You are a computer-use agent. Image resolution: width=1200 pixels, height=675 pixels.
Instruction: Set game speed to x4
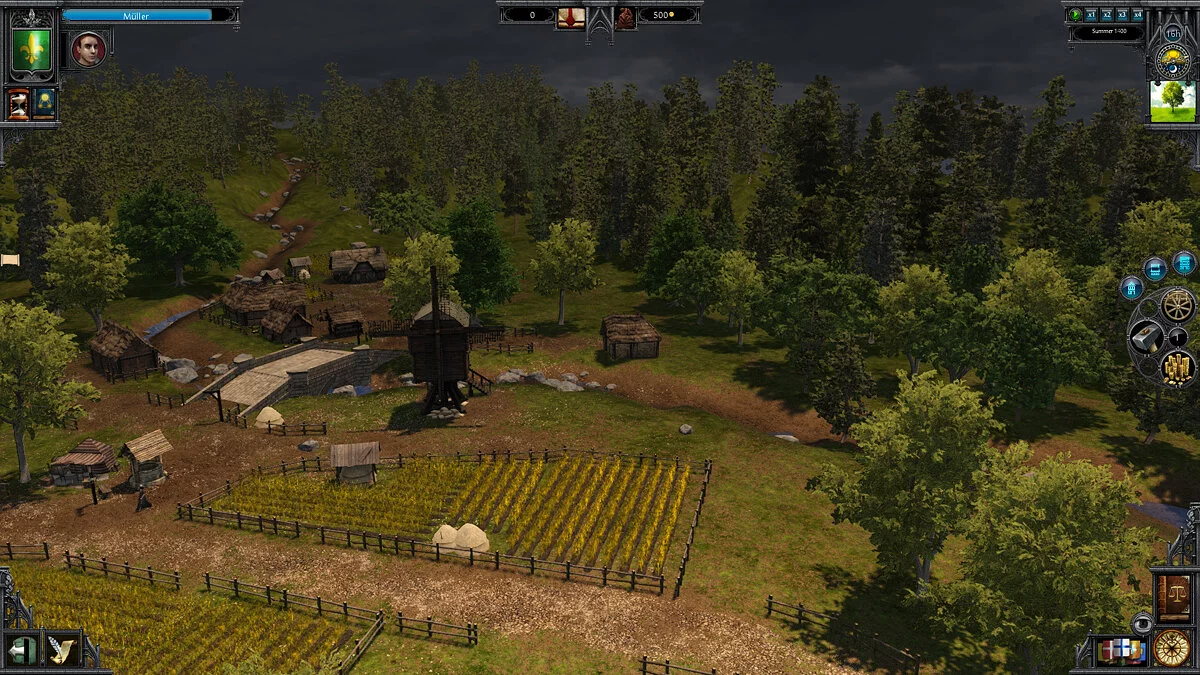(x=1137, y=15)
